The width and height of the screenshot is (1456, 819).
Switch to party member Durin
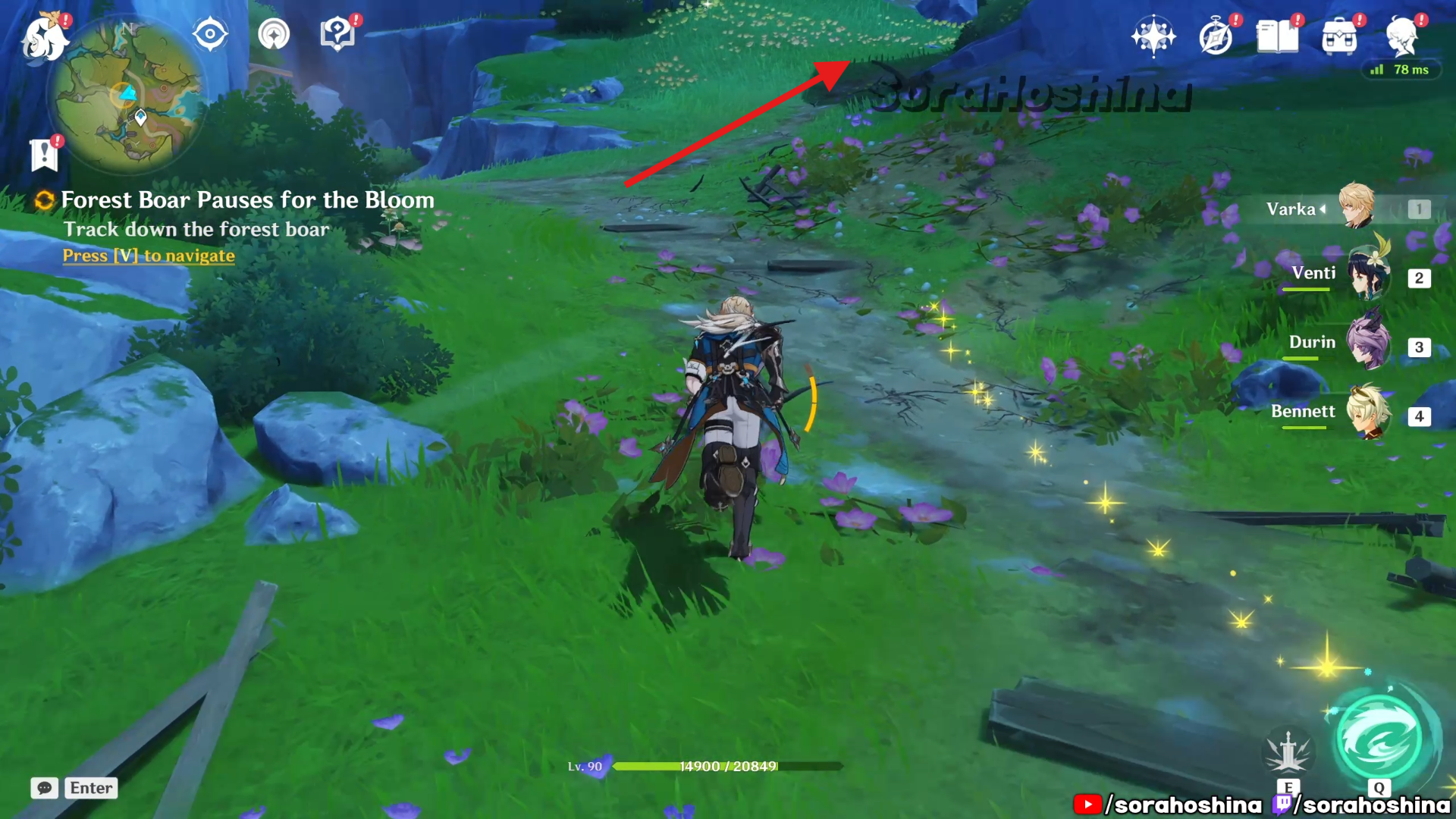[1367, 345]
